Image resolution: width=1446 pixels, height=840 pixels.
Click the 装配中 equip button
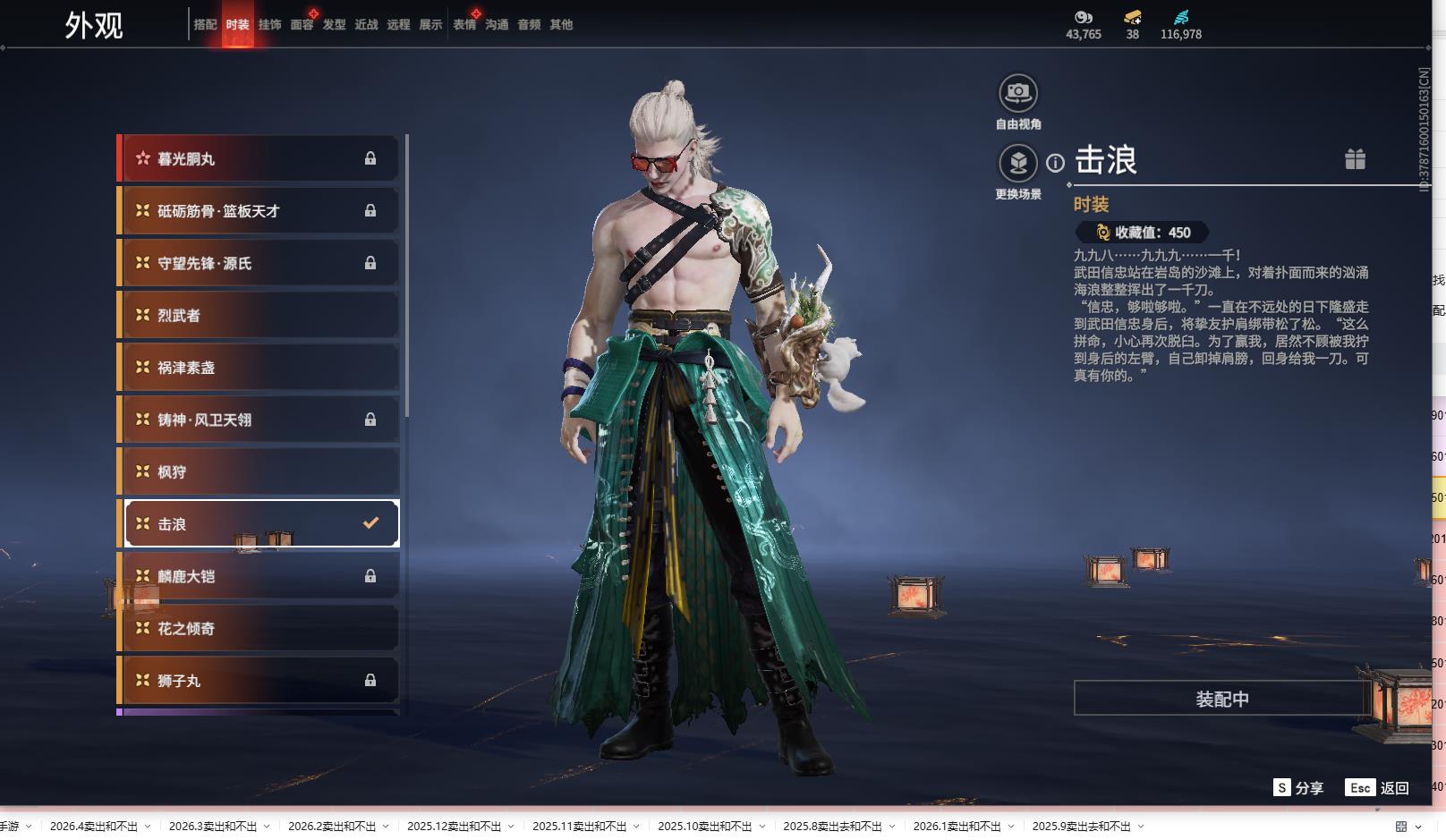coord(1221,699)
